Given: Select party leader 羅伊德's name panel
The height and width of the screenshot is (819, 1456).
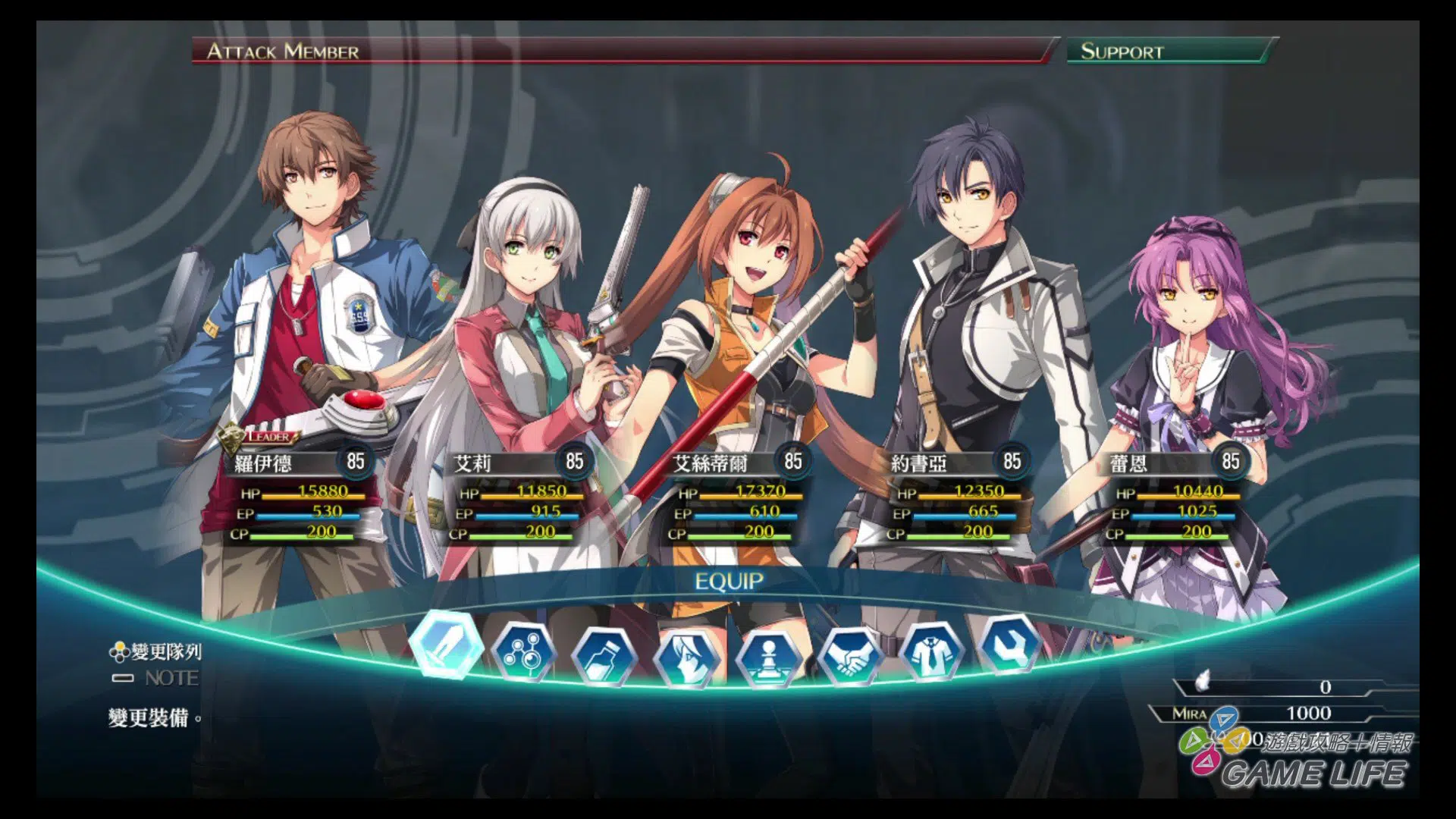Looking at the screenshot, I should (x=282, y=463).
